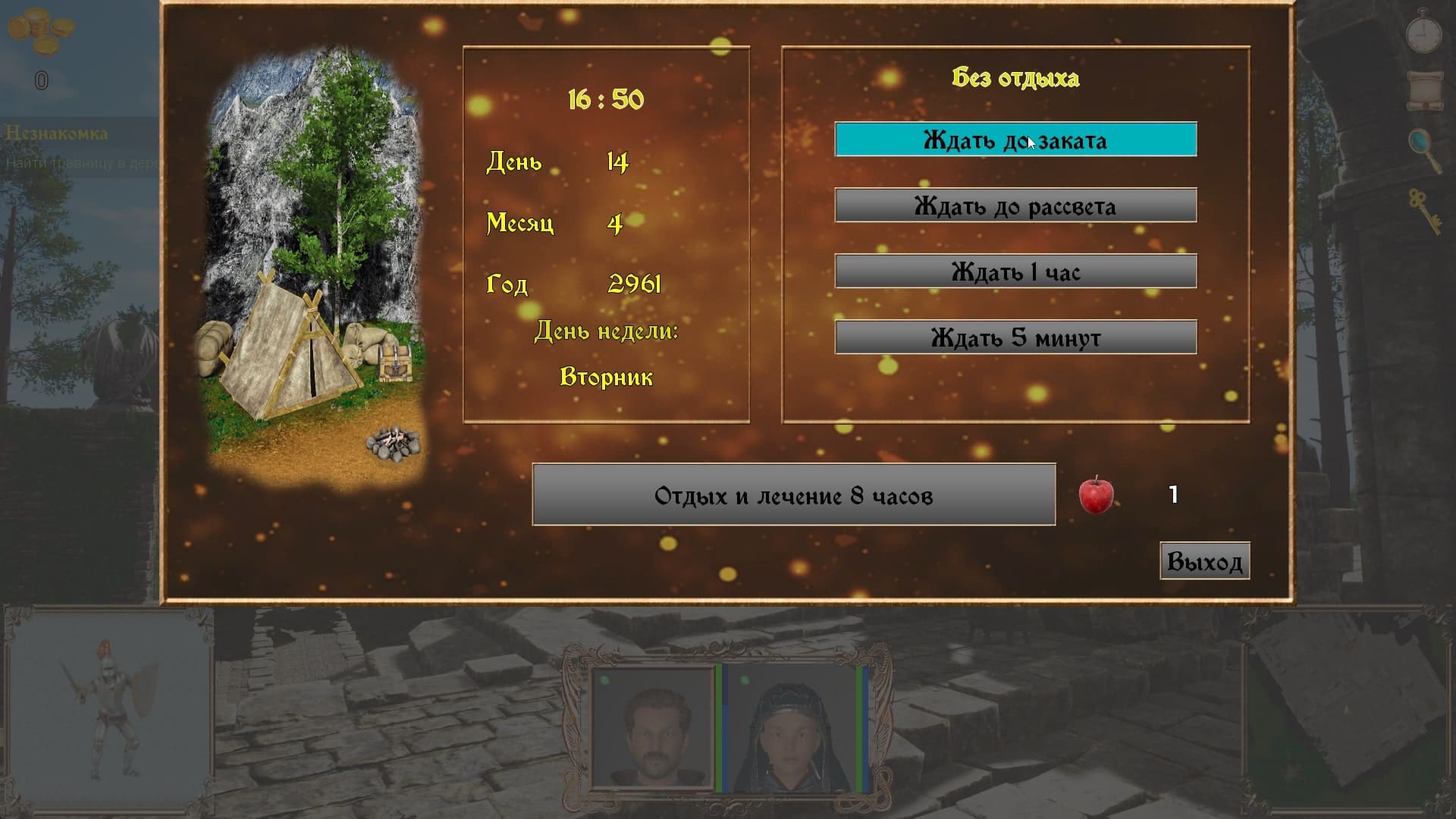
Task: Click the gold coins pile icon
Action: 42,33
